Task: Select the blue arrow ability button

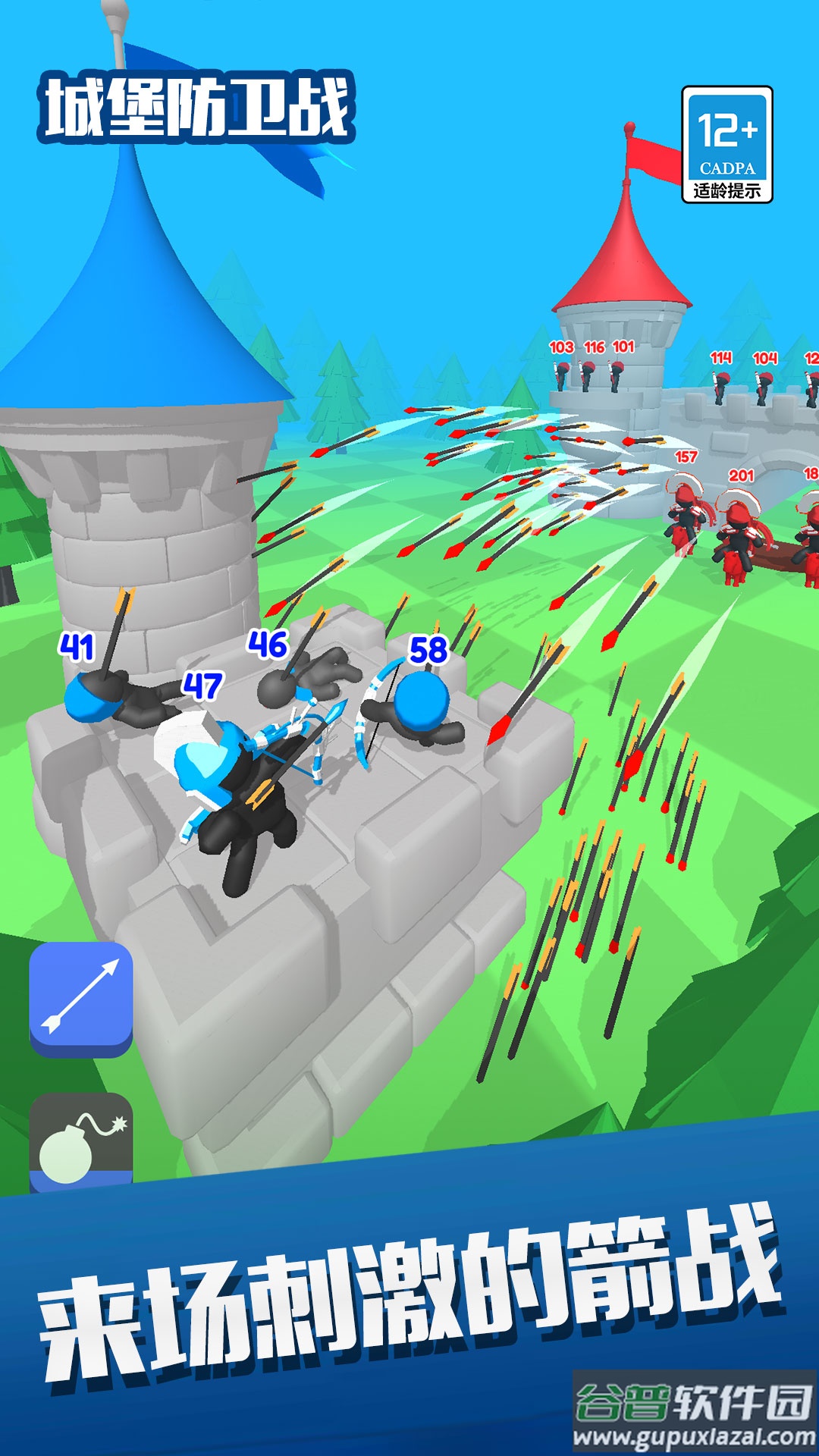Action: pyautogui.click(x=81, y=996)
